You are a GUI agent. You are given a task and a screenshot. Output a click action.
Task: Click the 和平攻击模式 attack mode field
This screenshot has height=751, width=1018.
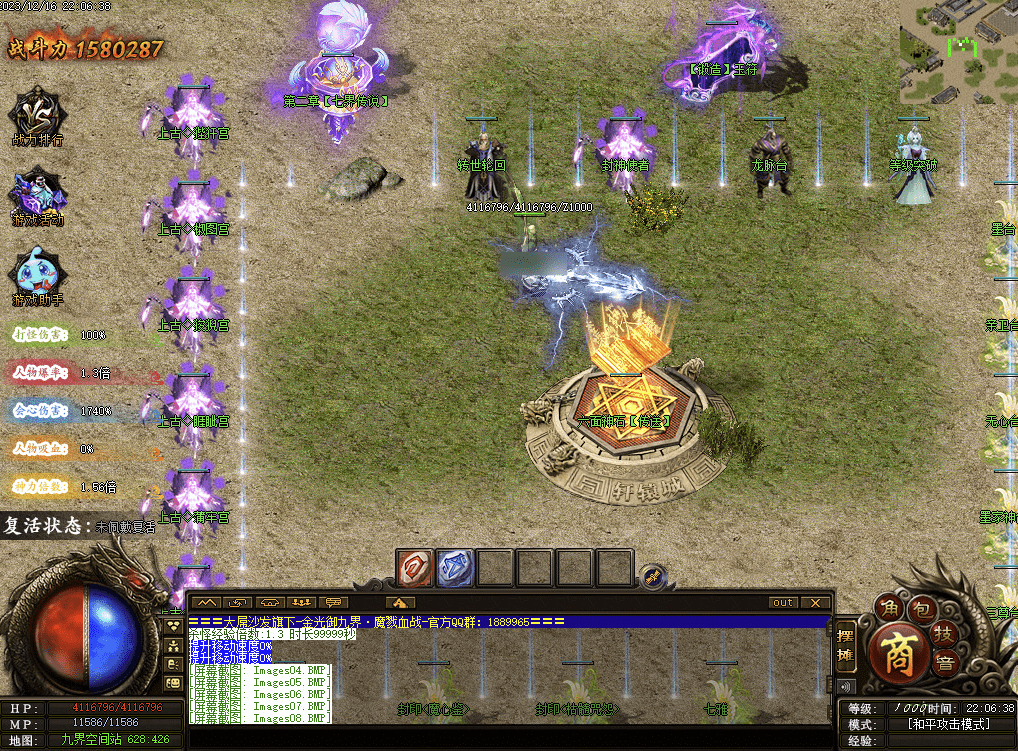pyautogui.click(x=946, y=724)
